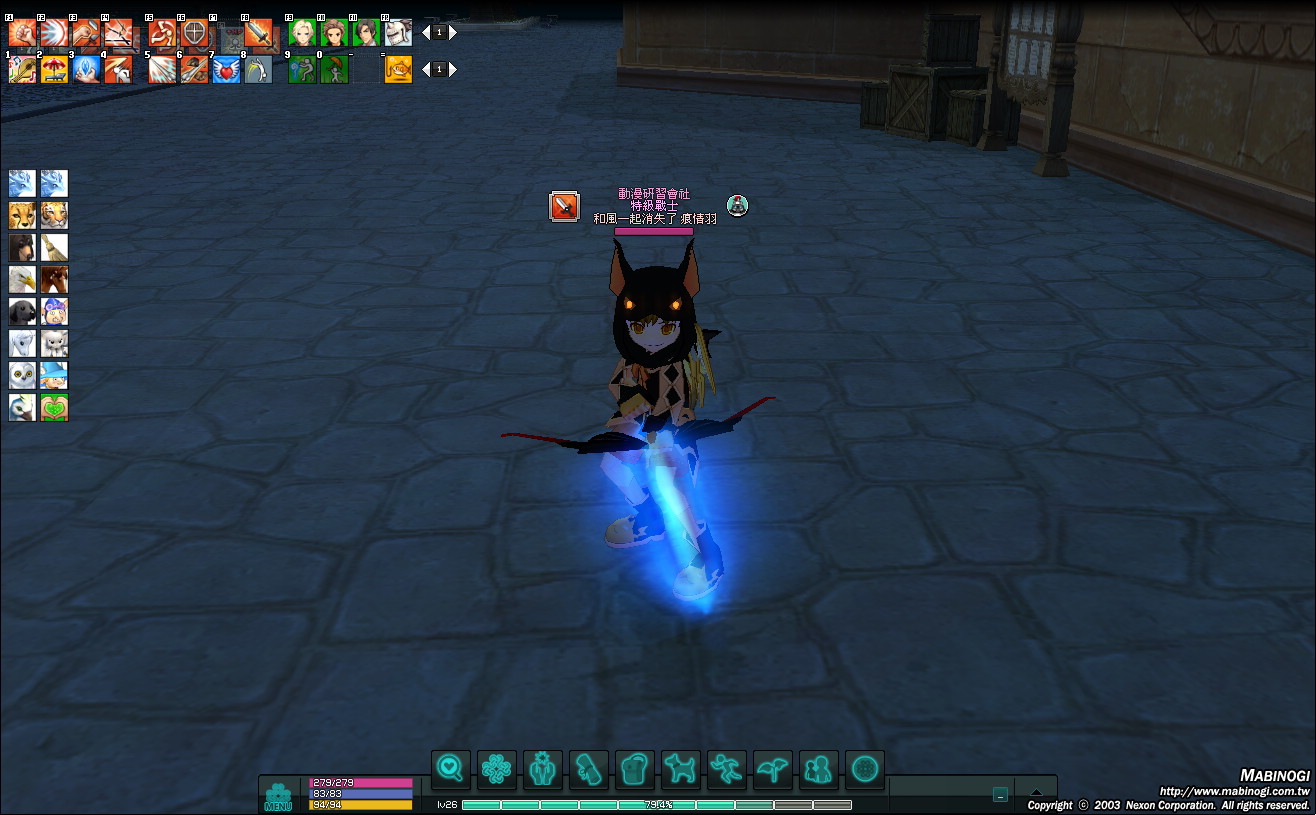
Task: Select the blonde character portrait slot
Action: tap(302, 33)
